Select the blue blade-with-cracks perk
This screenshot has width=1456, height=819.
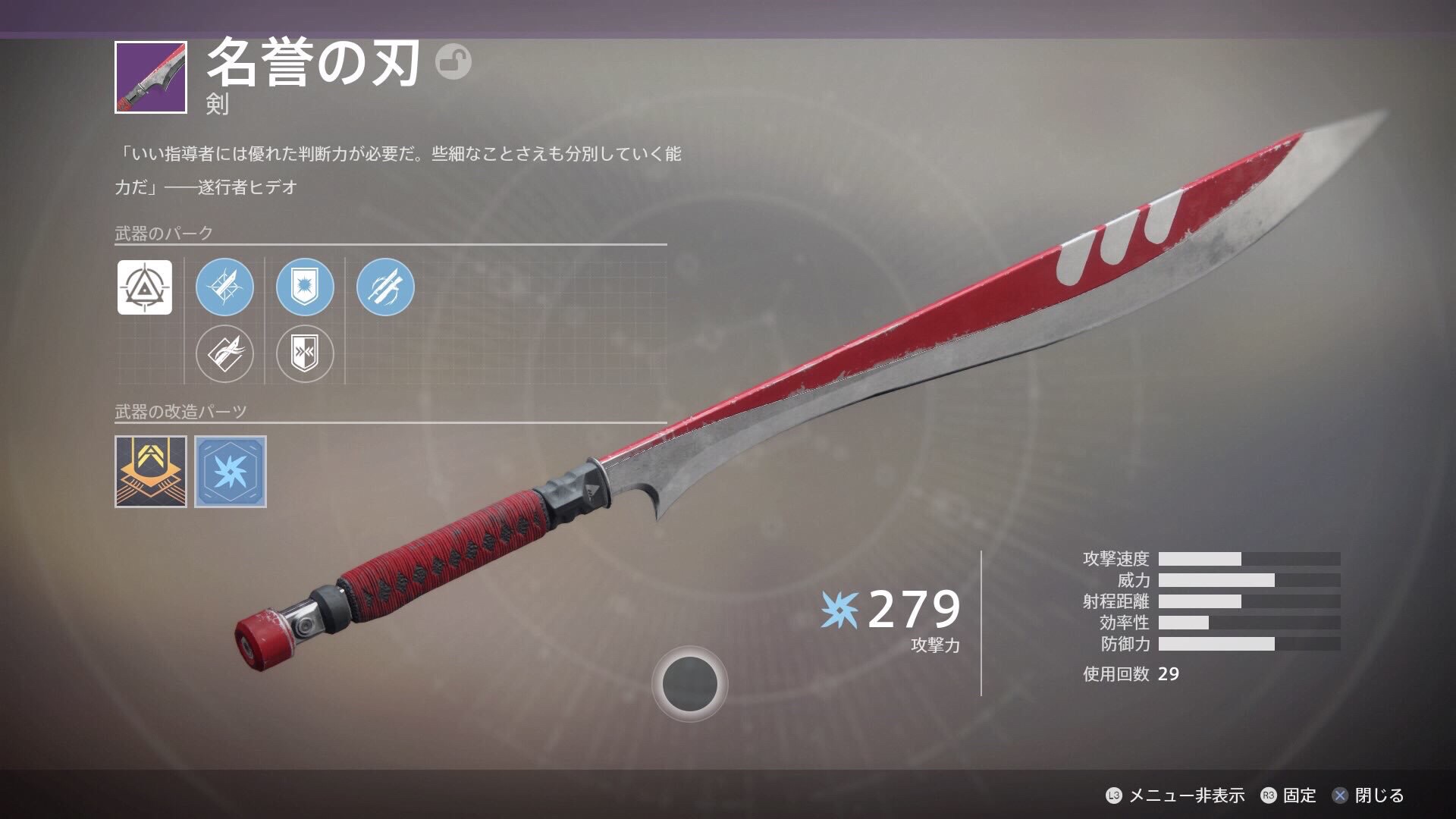(x=224, y=287)
